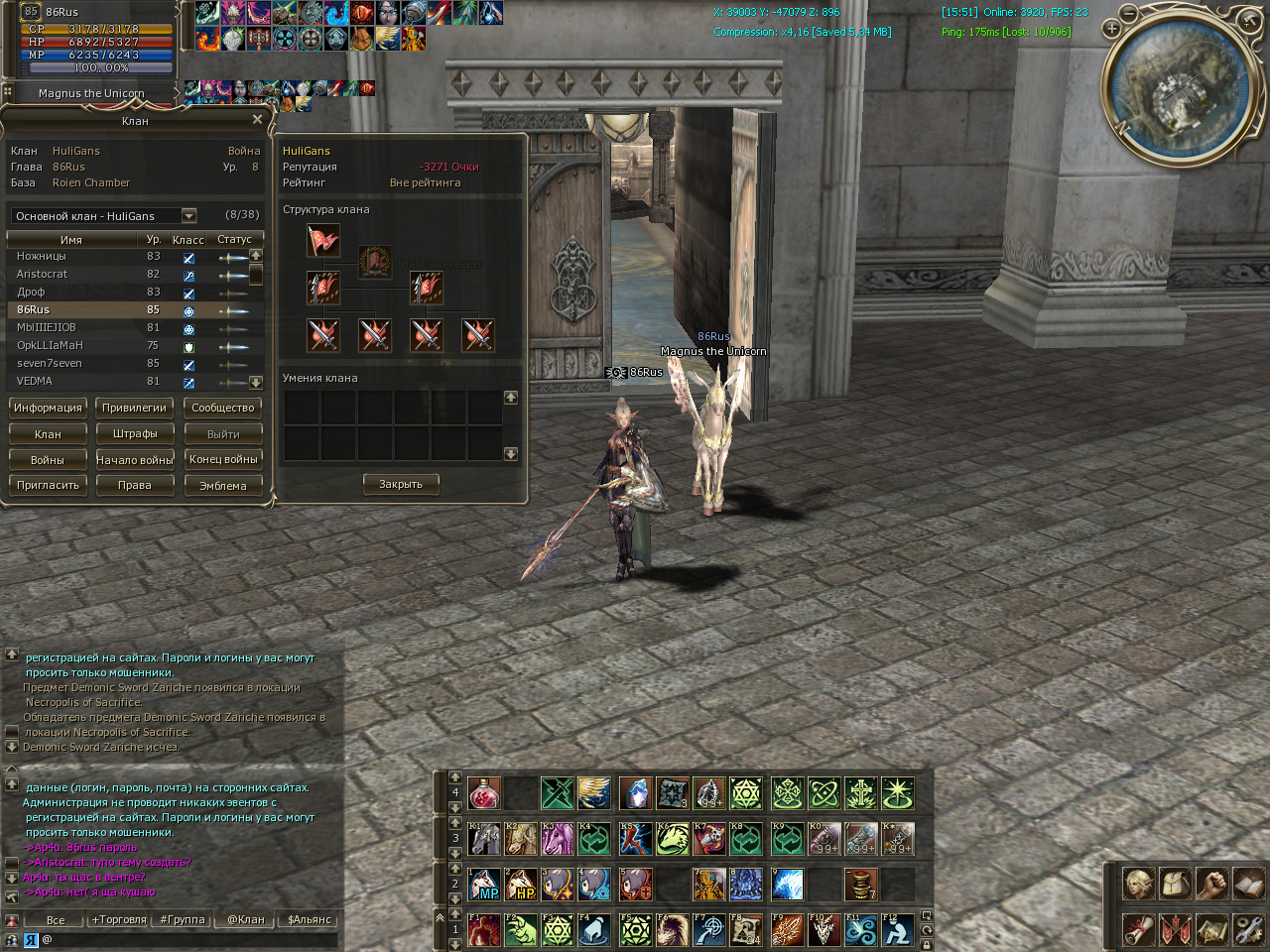Image resolution: width=1270 pixels, height=952 pixels.
Task: Sort the member list by Имя column
Action: click(71, 239)
